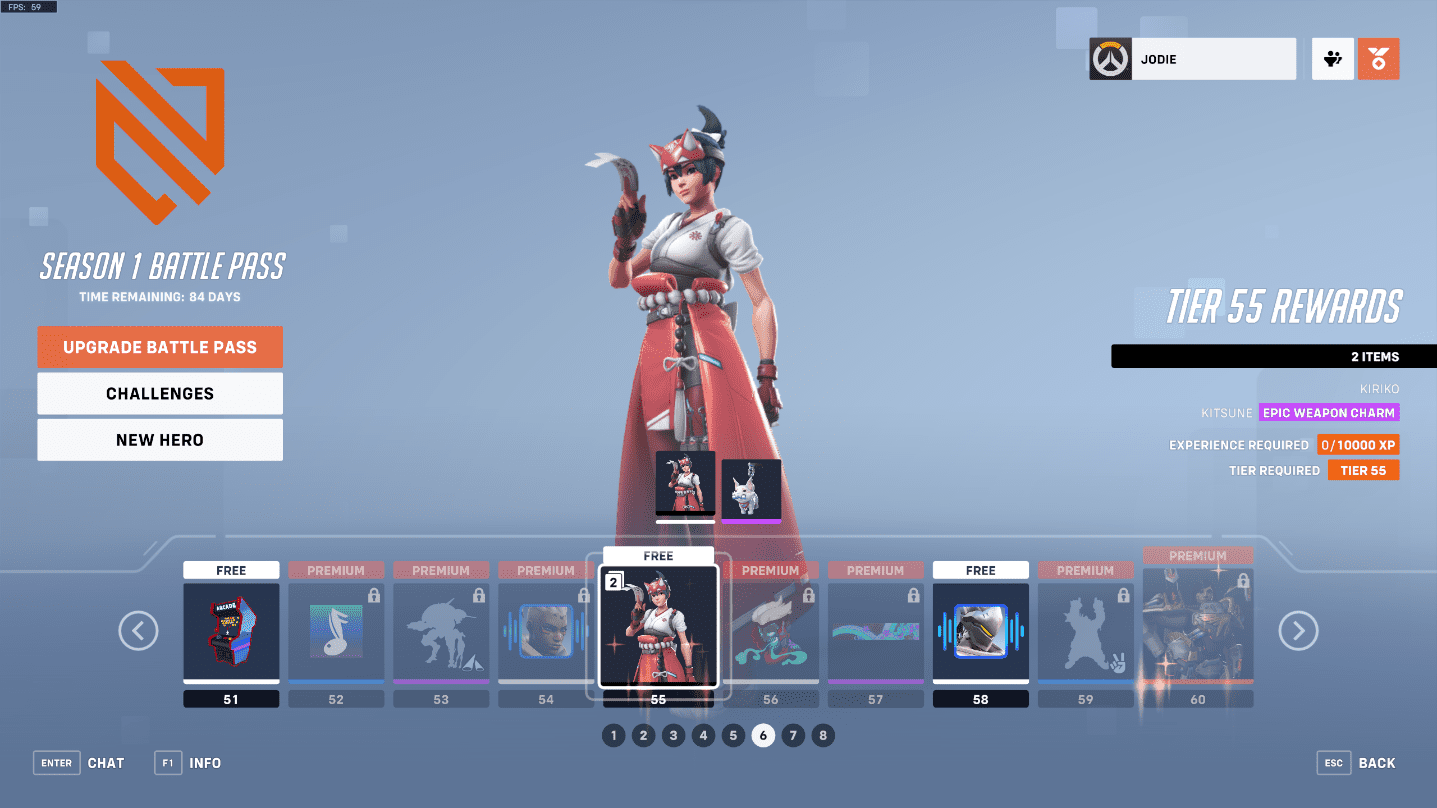Screen dimensions: 1437x808
Task: Open the NEW HERO screen
Action: (x=160, y=439)
